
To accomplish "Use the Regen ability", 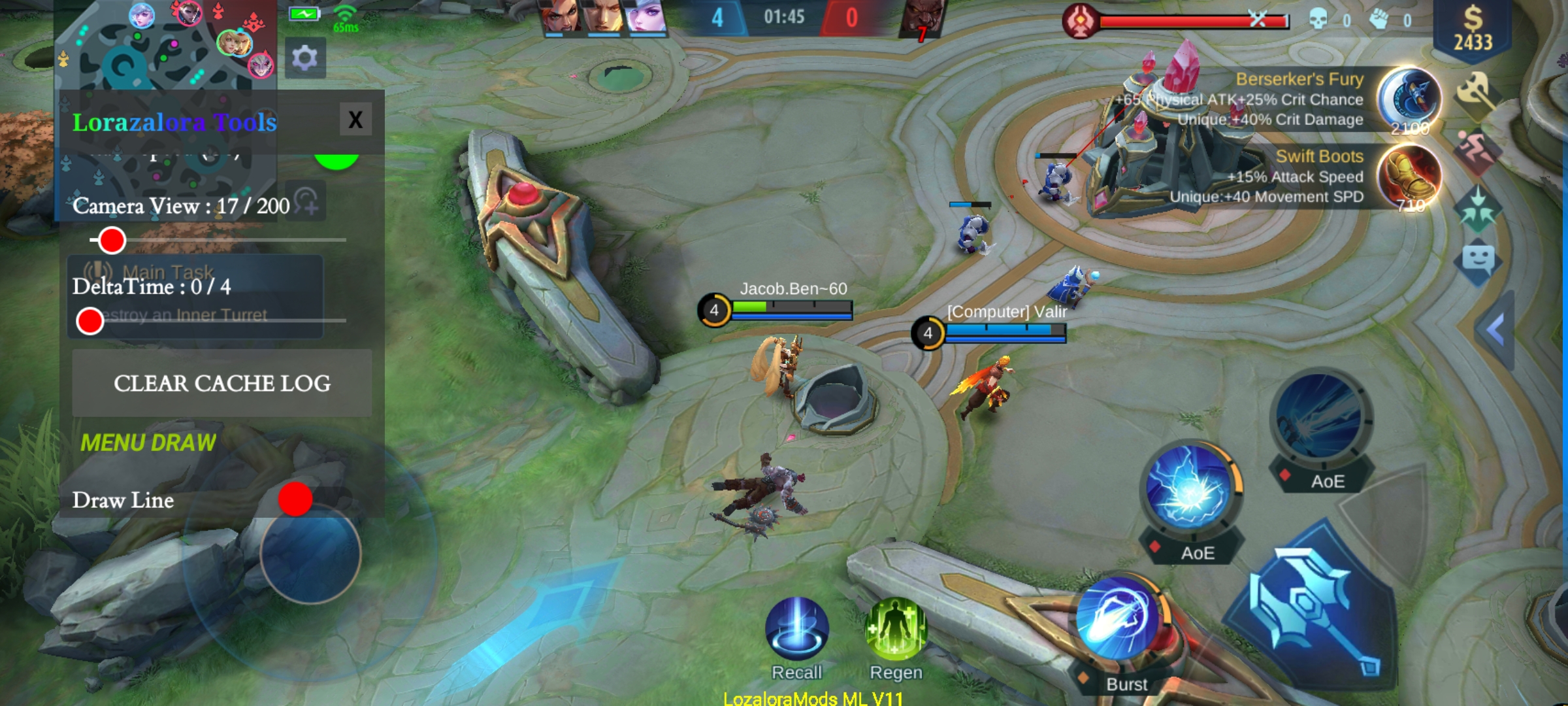I will point(896,629).
